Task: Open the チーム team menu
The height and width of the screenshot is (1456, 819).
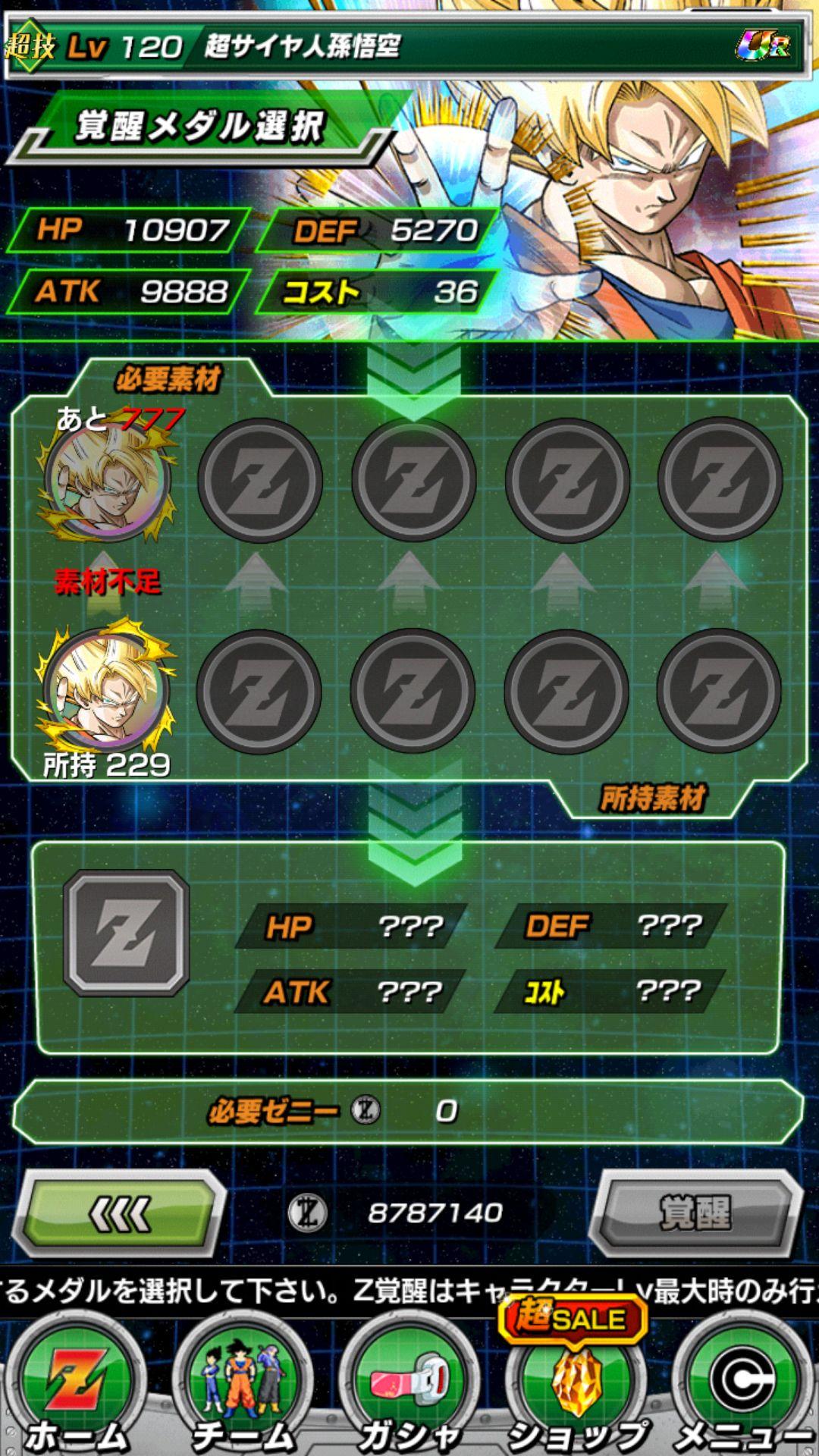Action: tap(243, 1388)
